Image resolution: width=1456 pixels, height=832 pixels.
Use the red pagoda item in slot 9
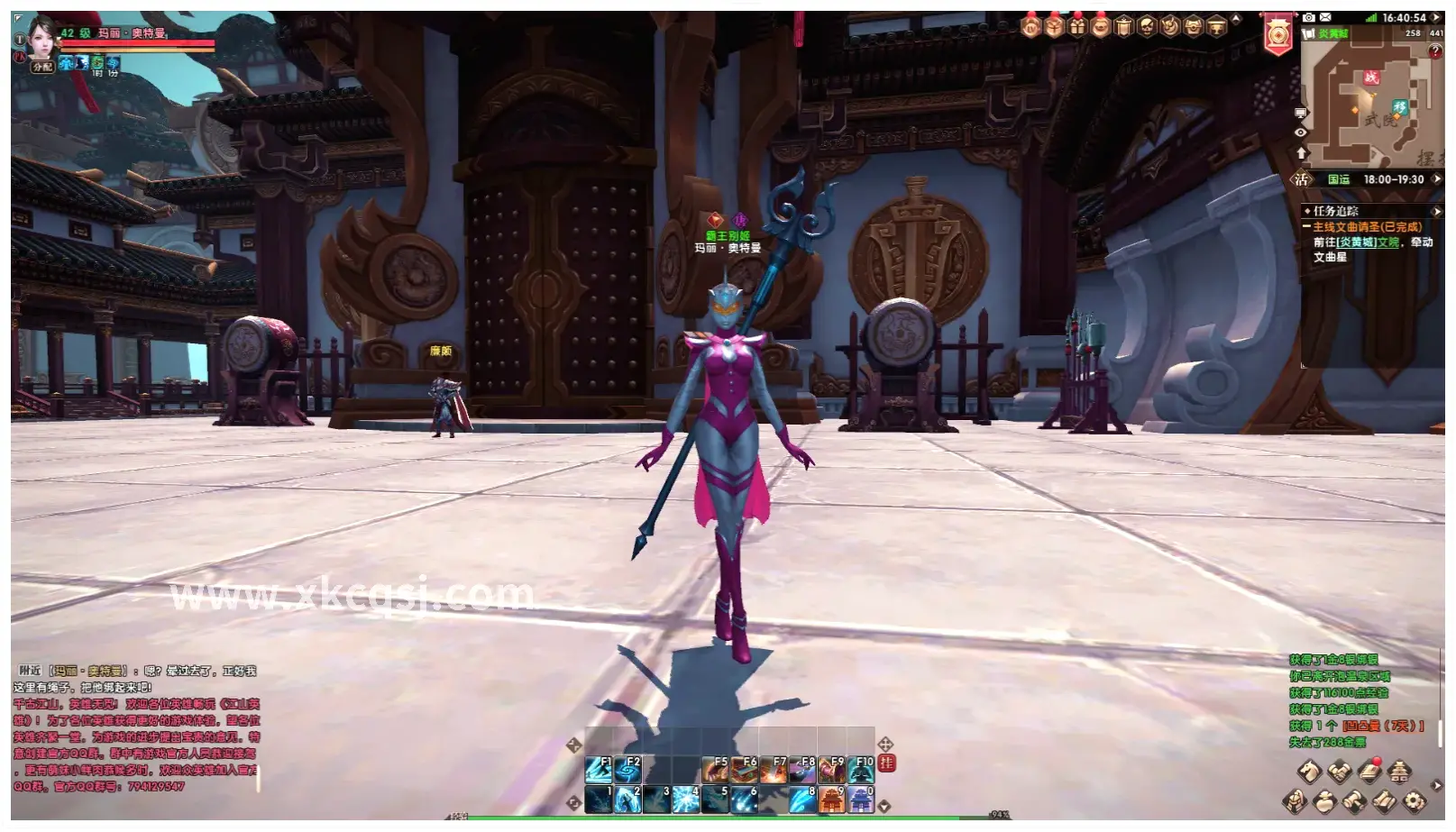832,799
